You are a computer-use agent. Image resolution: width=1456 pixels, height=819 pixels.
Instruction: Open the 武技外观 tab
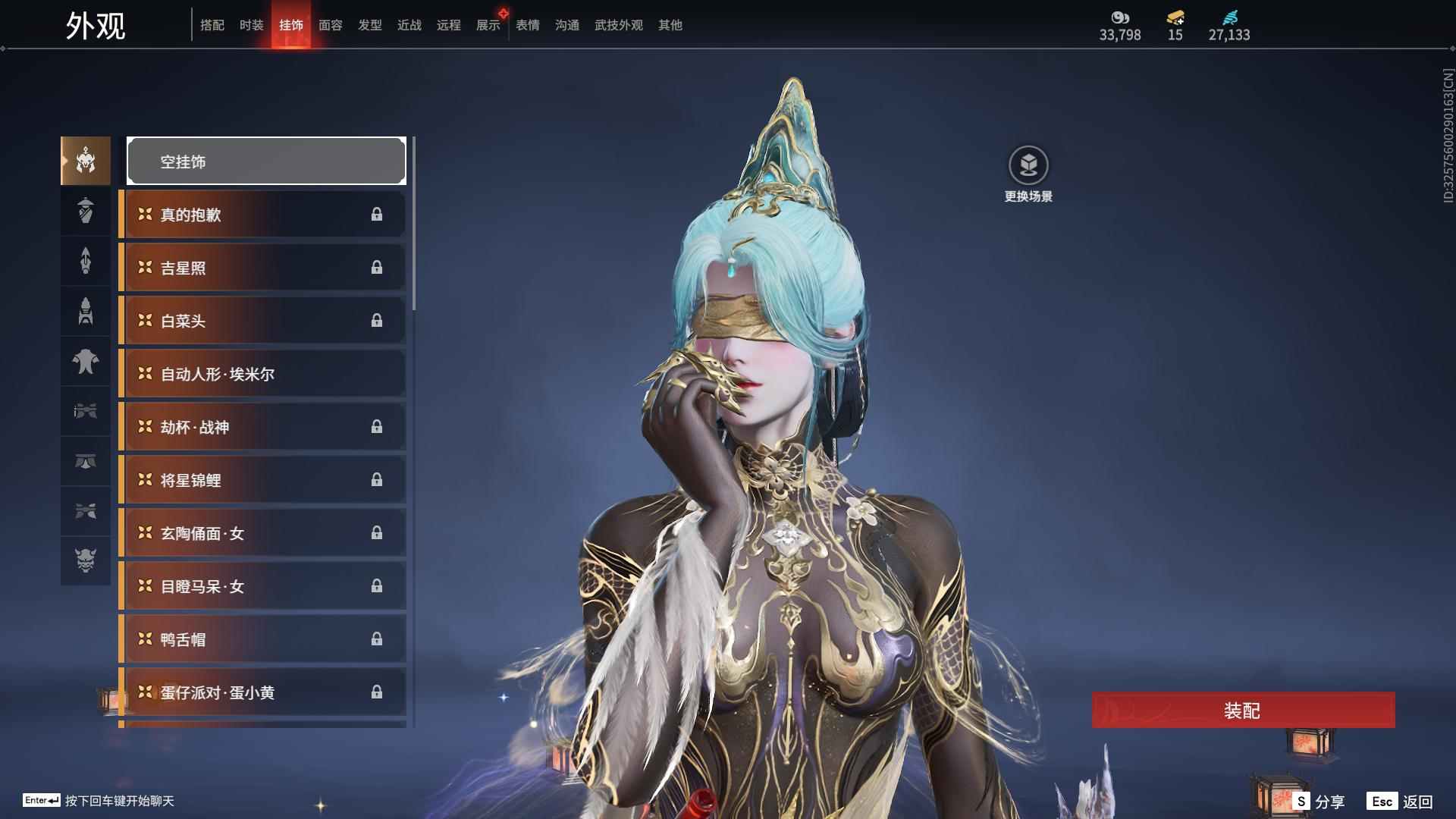(618, 25)
